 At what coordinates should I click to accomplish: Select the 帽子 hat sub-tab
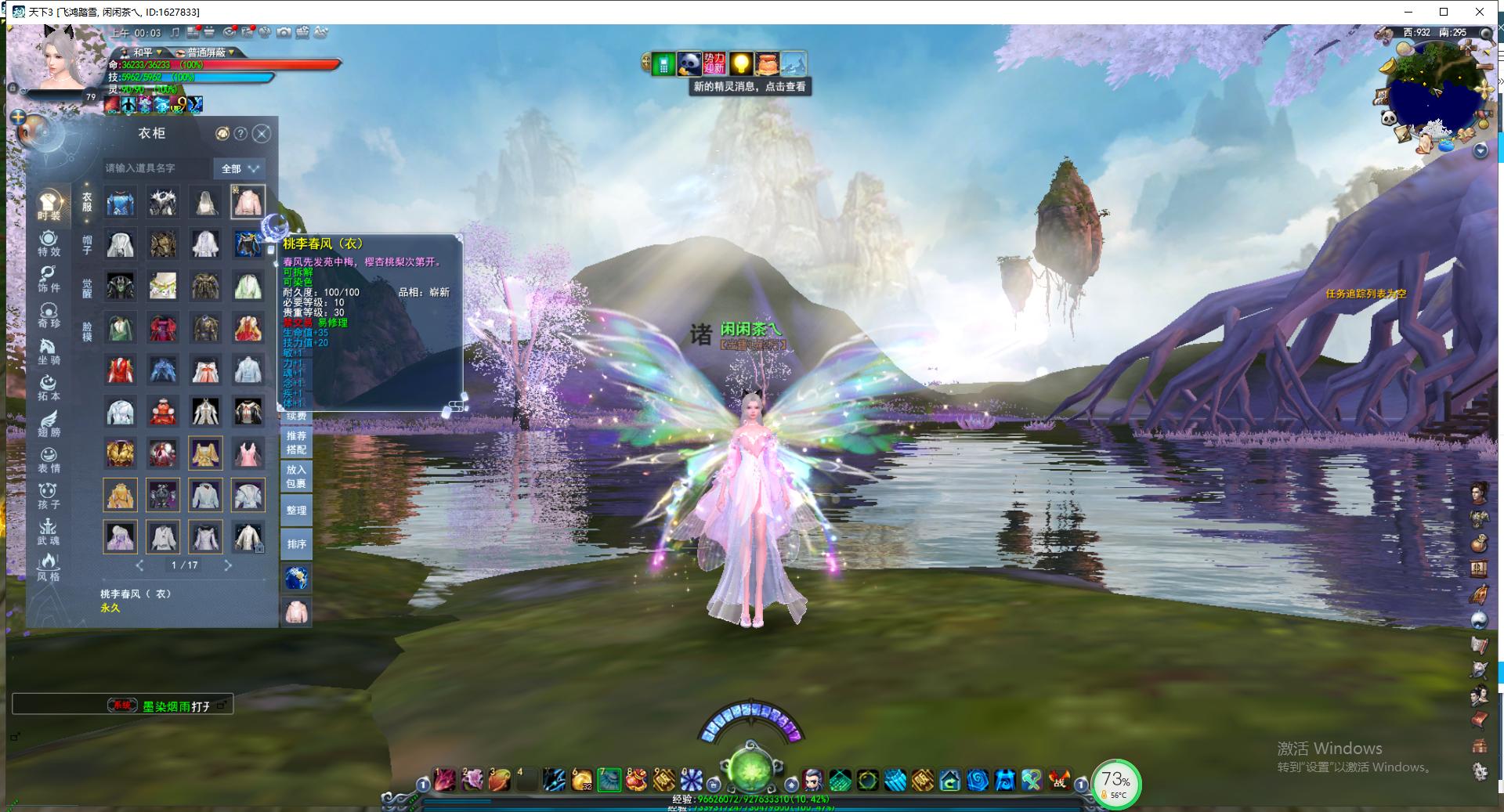[x=87, y=244]
